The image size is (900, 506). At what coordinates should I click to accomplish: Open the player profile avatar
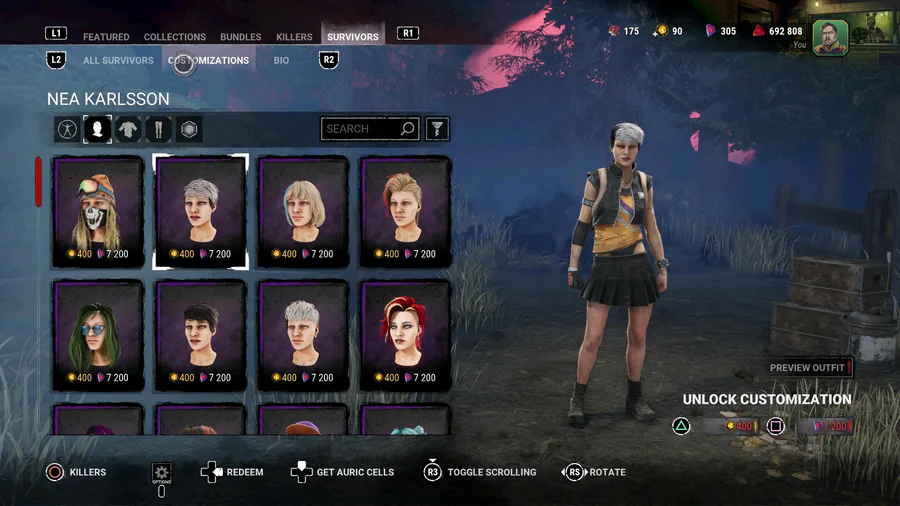830,37
